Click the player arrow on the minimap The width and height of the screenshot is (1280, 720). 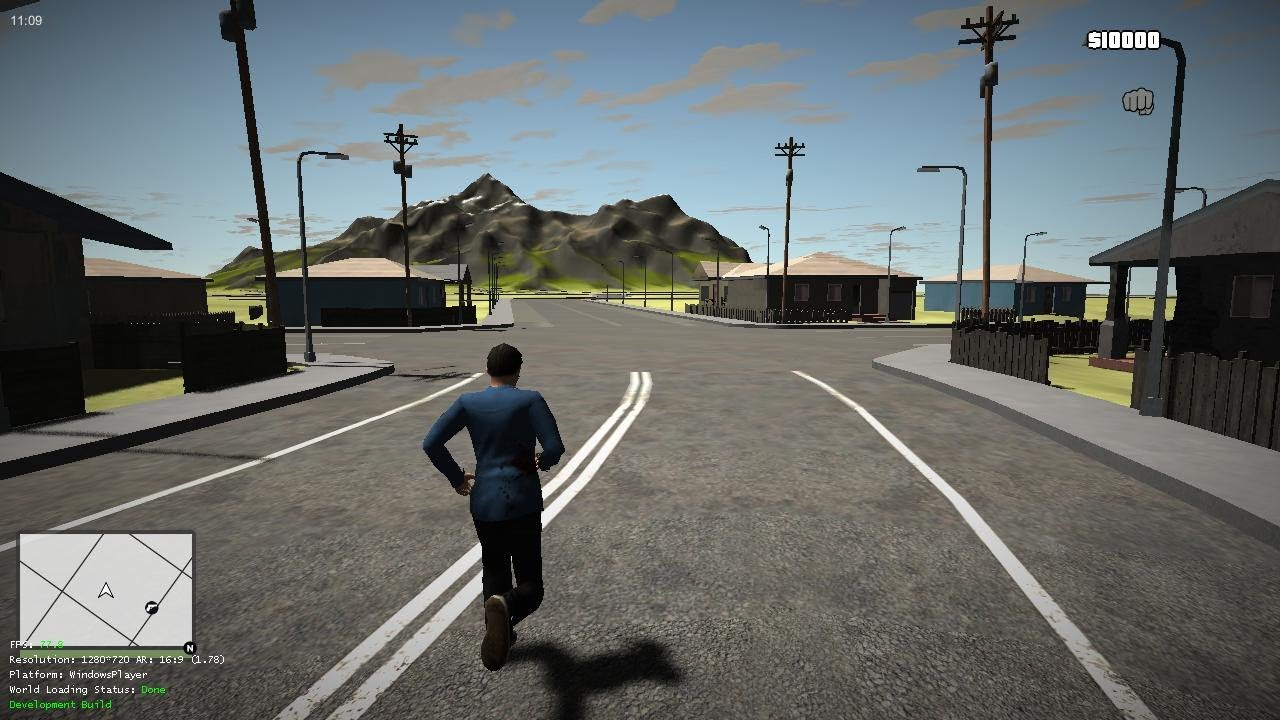106,591
